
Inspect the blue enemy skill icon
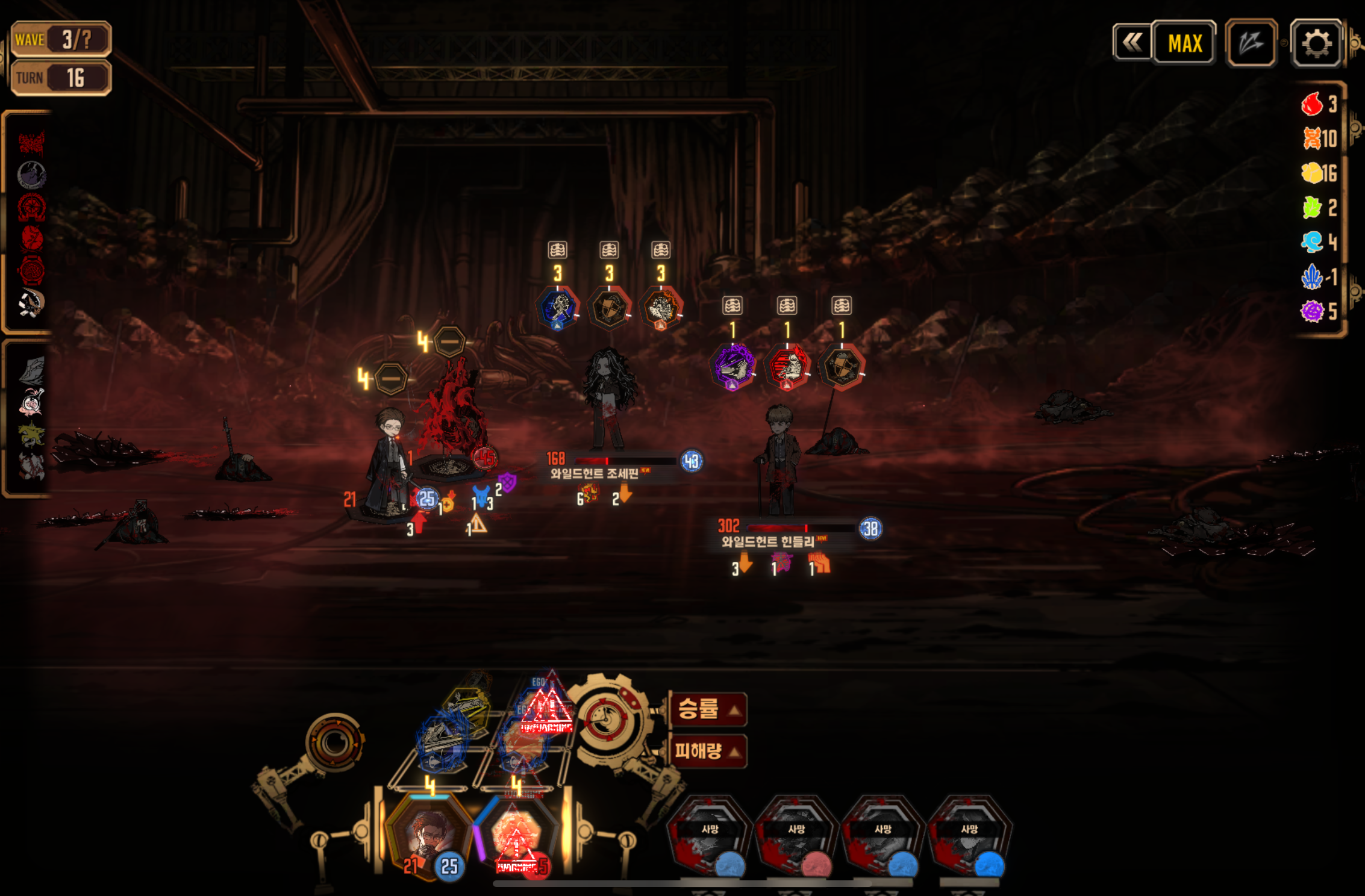[x=558, y=308]
